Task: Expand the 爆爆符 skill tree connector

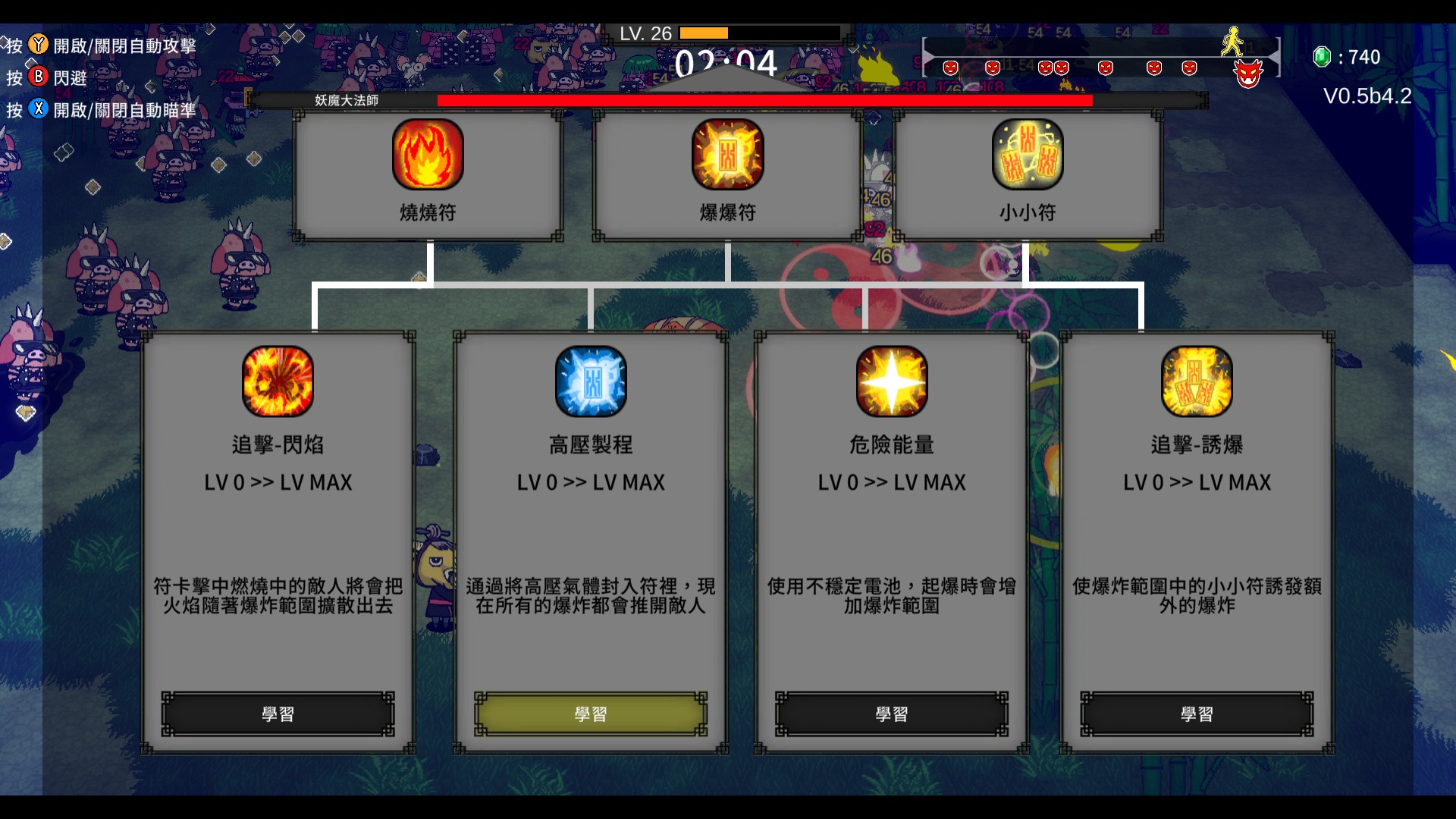Action: 727,262
